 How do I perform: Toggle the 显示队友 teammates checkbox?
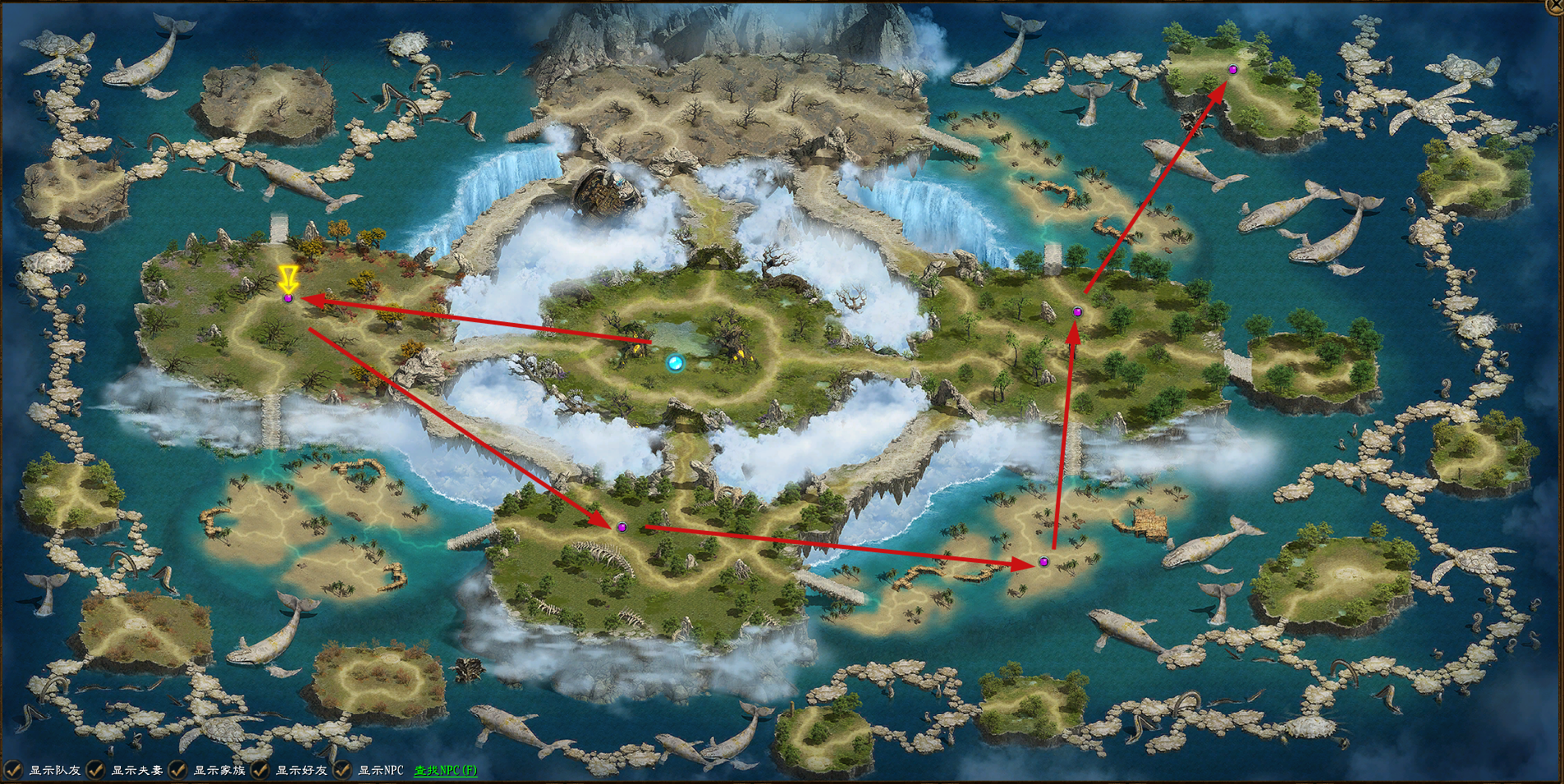click(x=14, y=770)
